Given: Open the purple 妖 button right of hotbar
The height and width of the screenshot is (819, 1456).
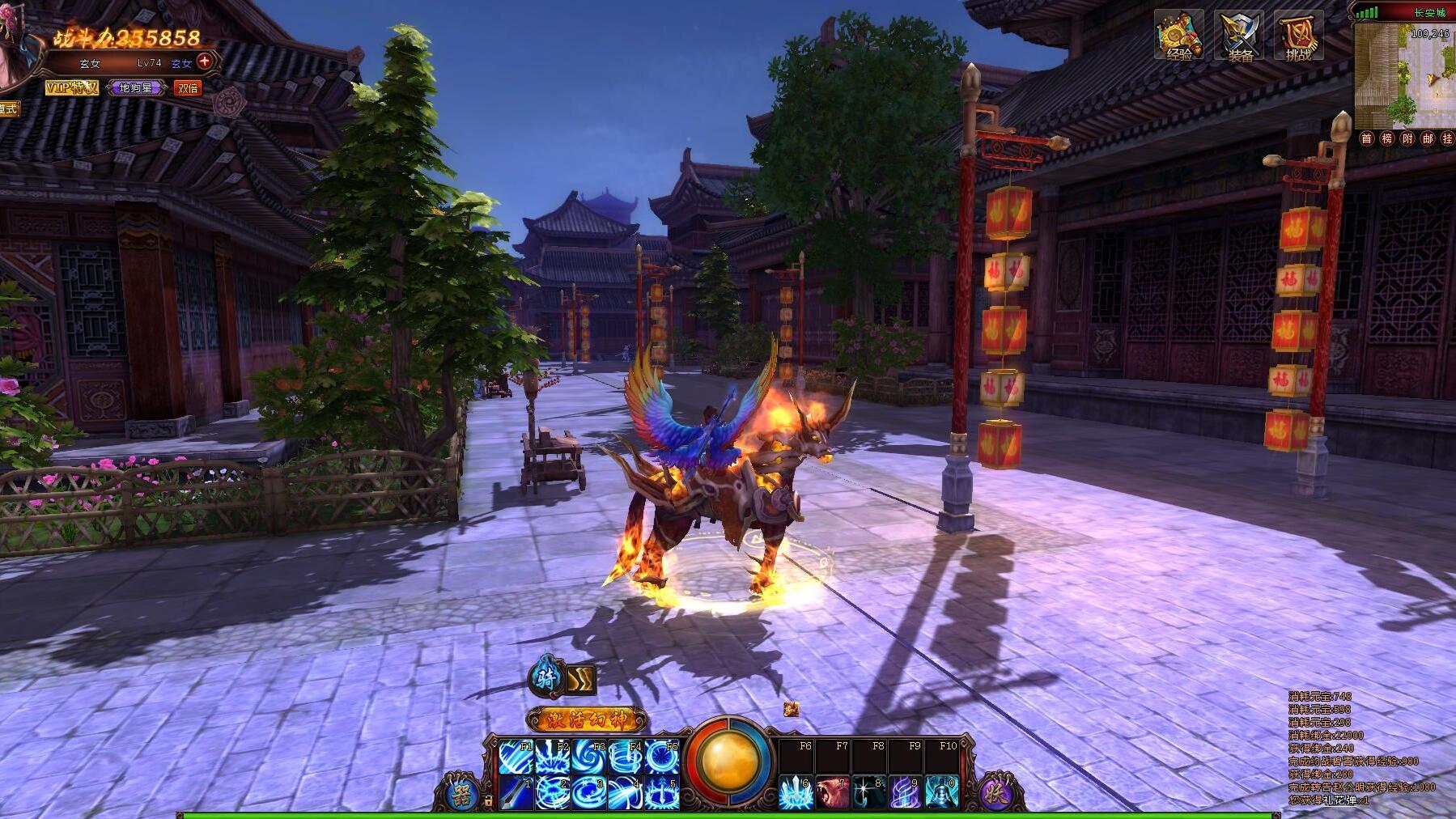Looking at the screenshot, I should pos(997,792).
